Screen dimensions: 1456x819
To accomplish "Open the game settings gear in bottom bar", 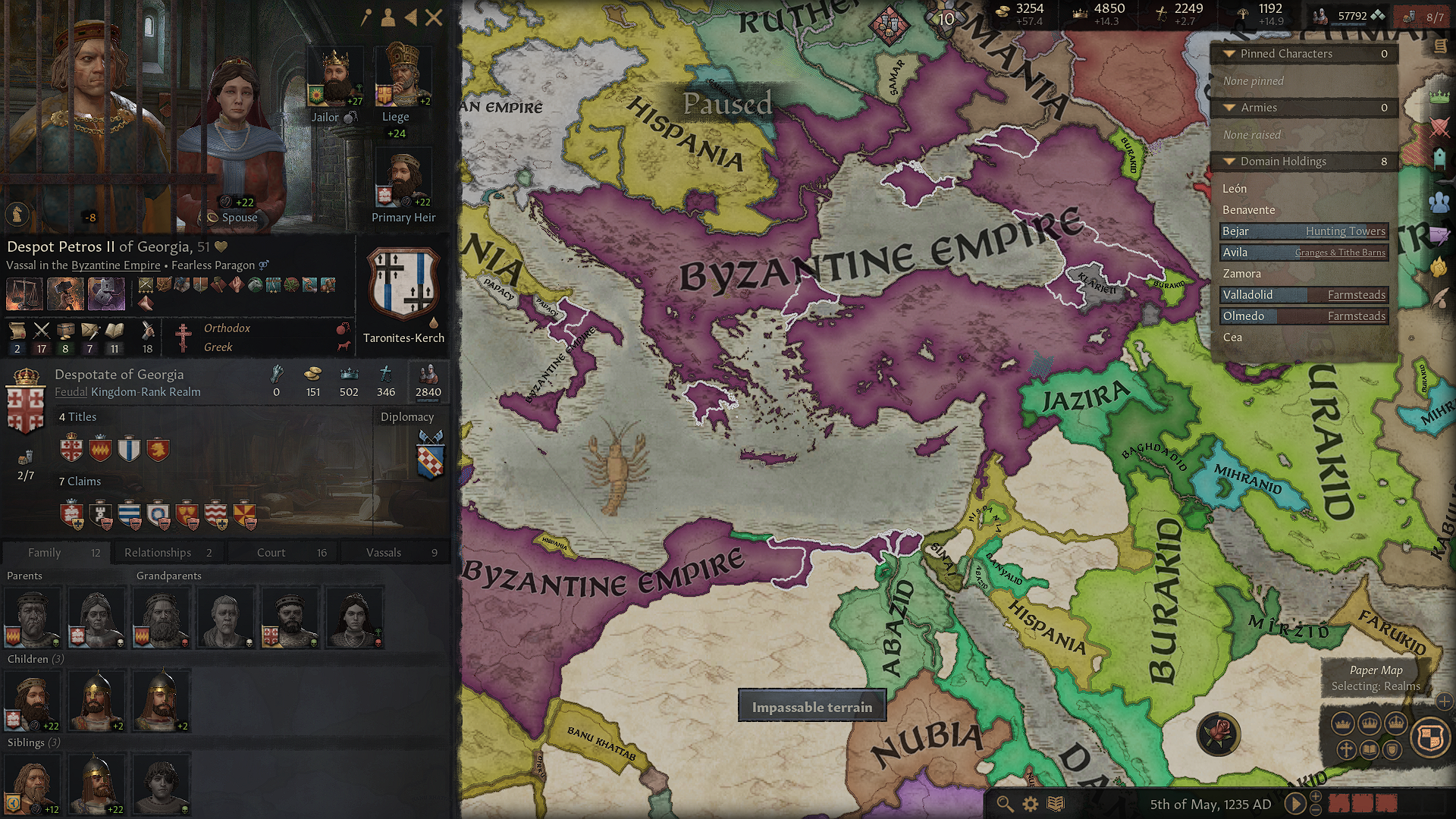I will [1031, 804].
